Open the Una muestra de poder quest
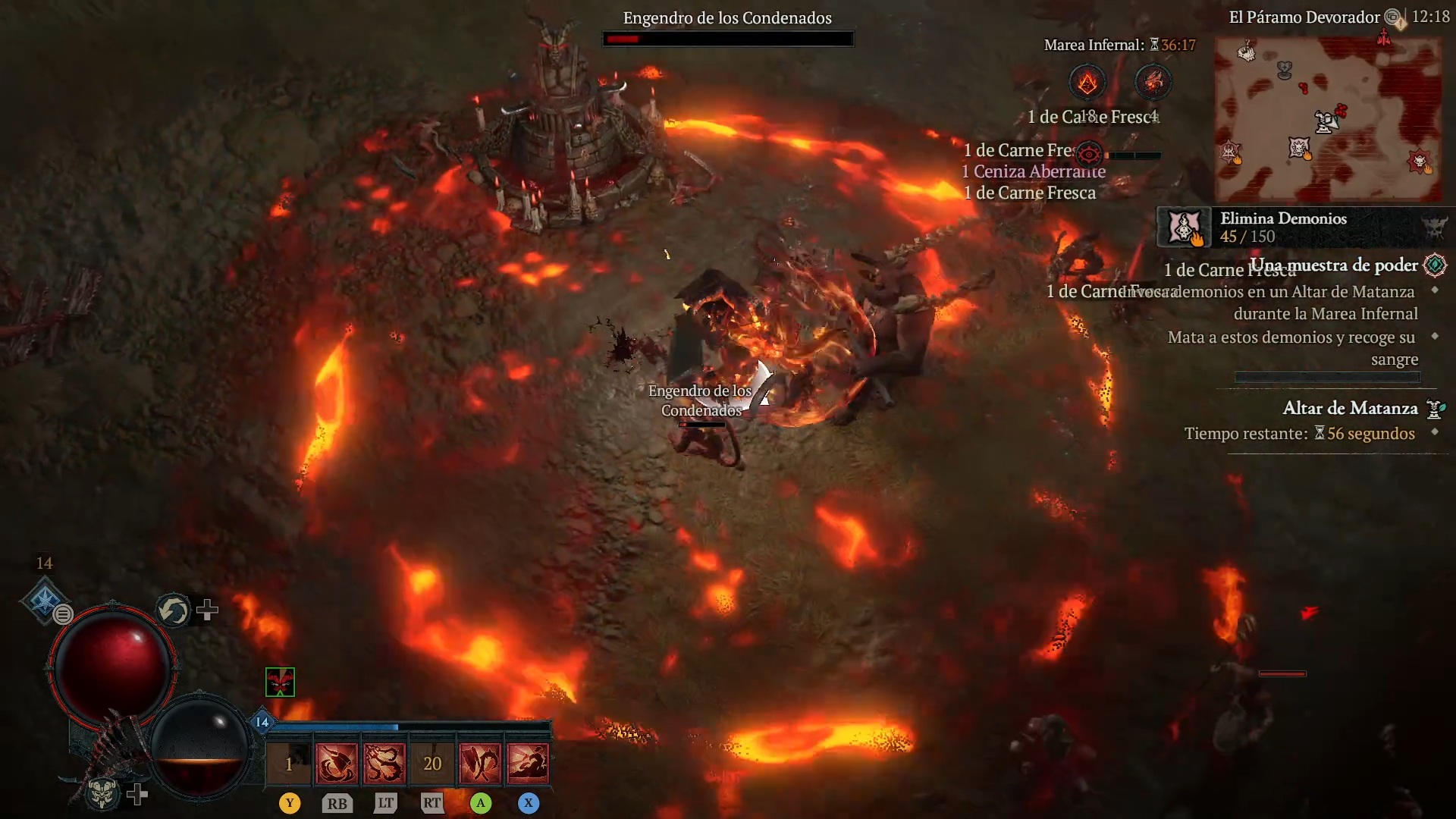The height and width of the screenshot is (819, 1456). [1333, 265]
